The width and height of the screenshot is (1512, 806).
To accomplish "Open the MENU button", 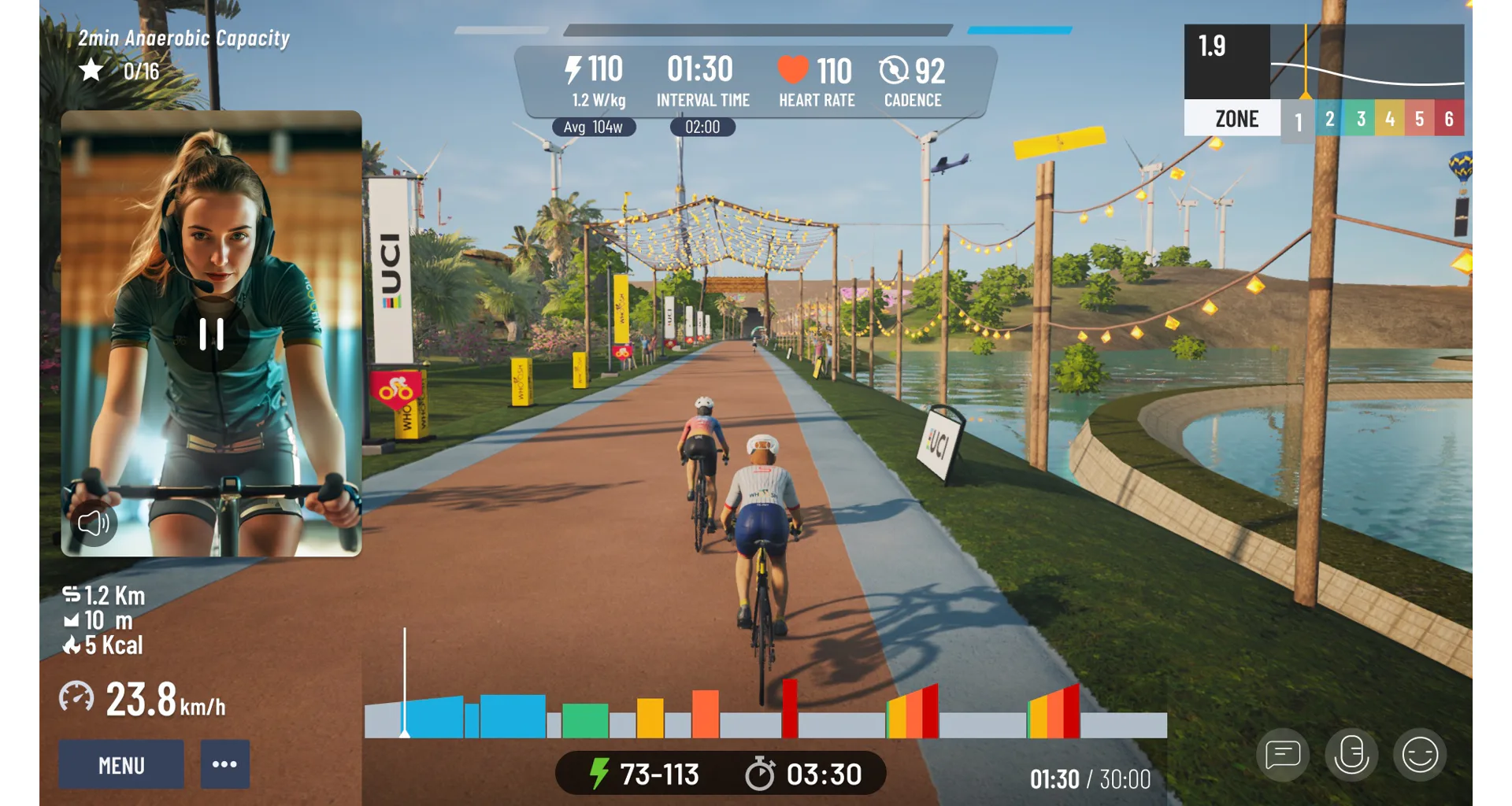I will (121, 764).
